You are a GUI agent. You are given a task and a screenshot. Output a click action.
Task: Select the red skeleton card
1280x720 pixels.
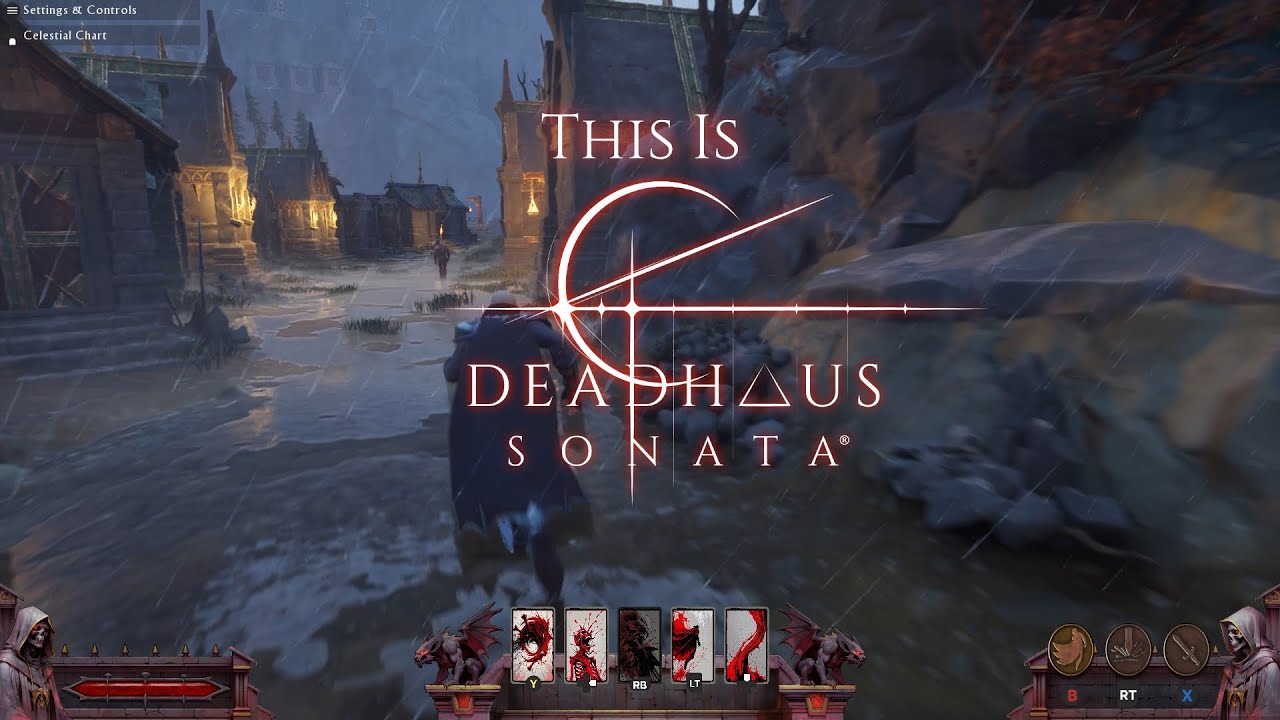[x=586, y=644]
